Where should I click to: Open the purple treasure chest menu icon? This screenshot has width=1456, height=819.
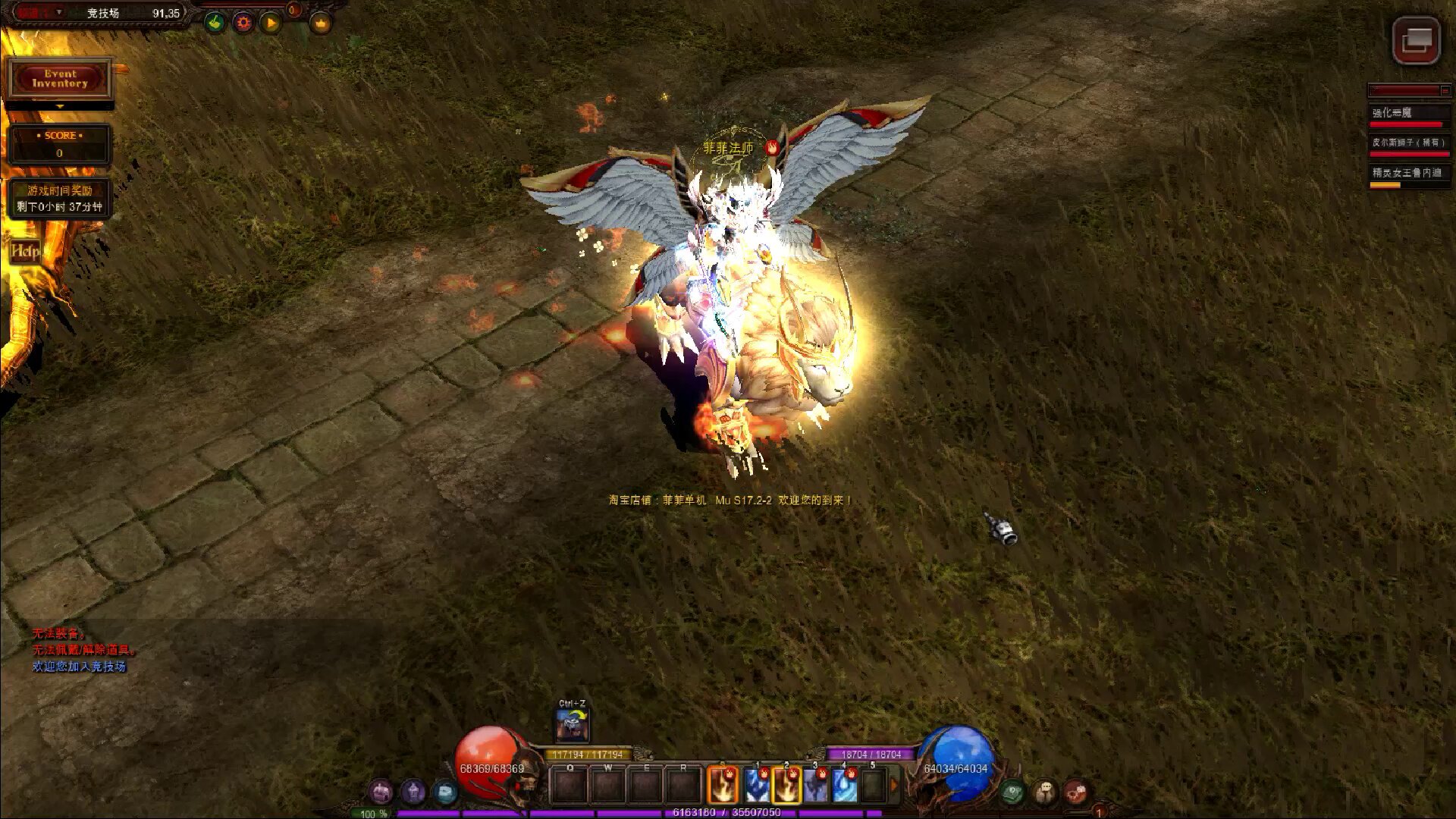coord(381,792)
